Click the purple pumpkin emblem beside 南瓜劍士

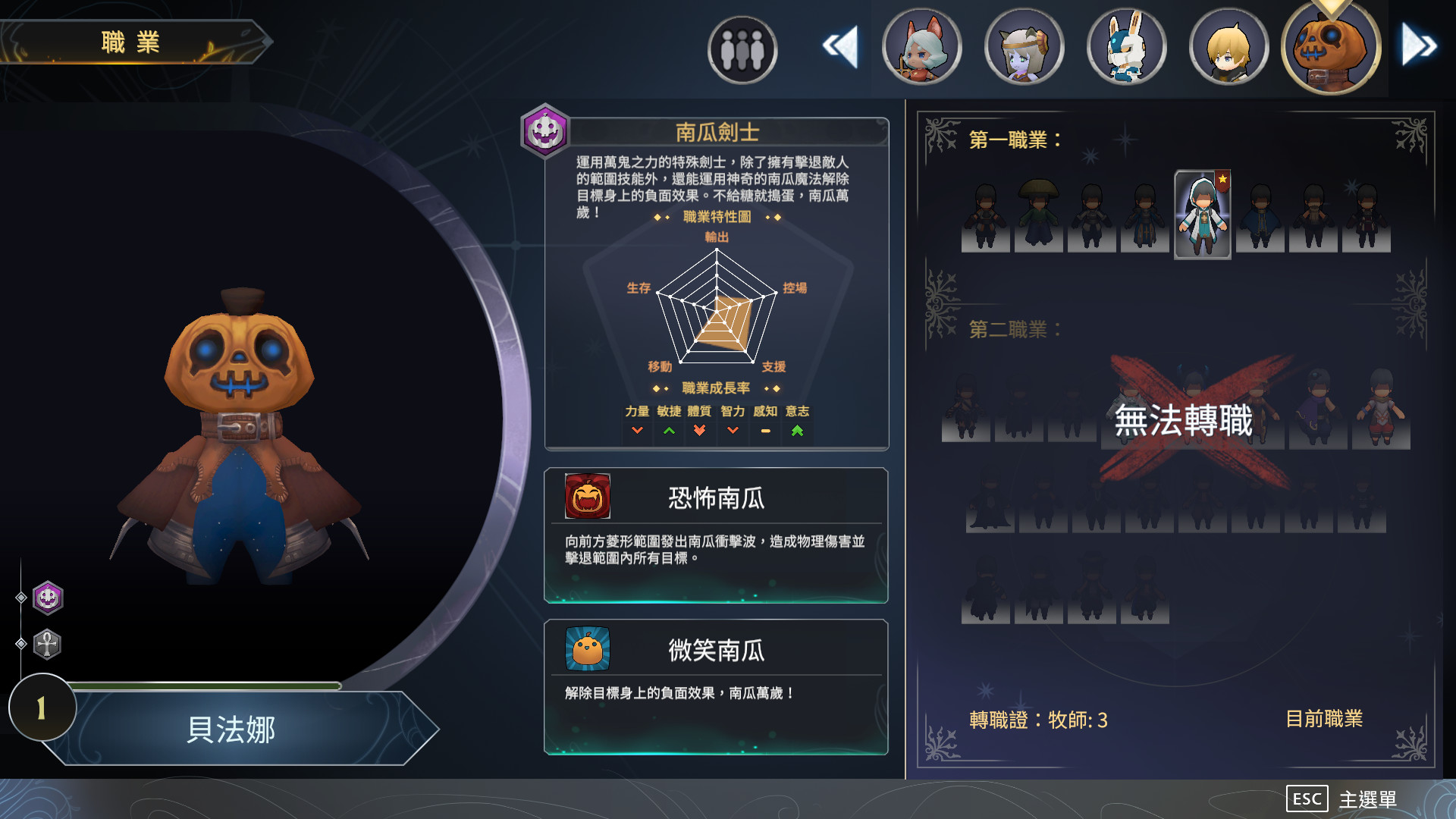coord(543,129)
